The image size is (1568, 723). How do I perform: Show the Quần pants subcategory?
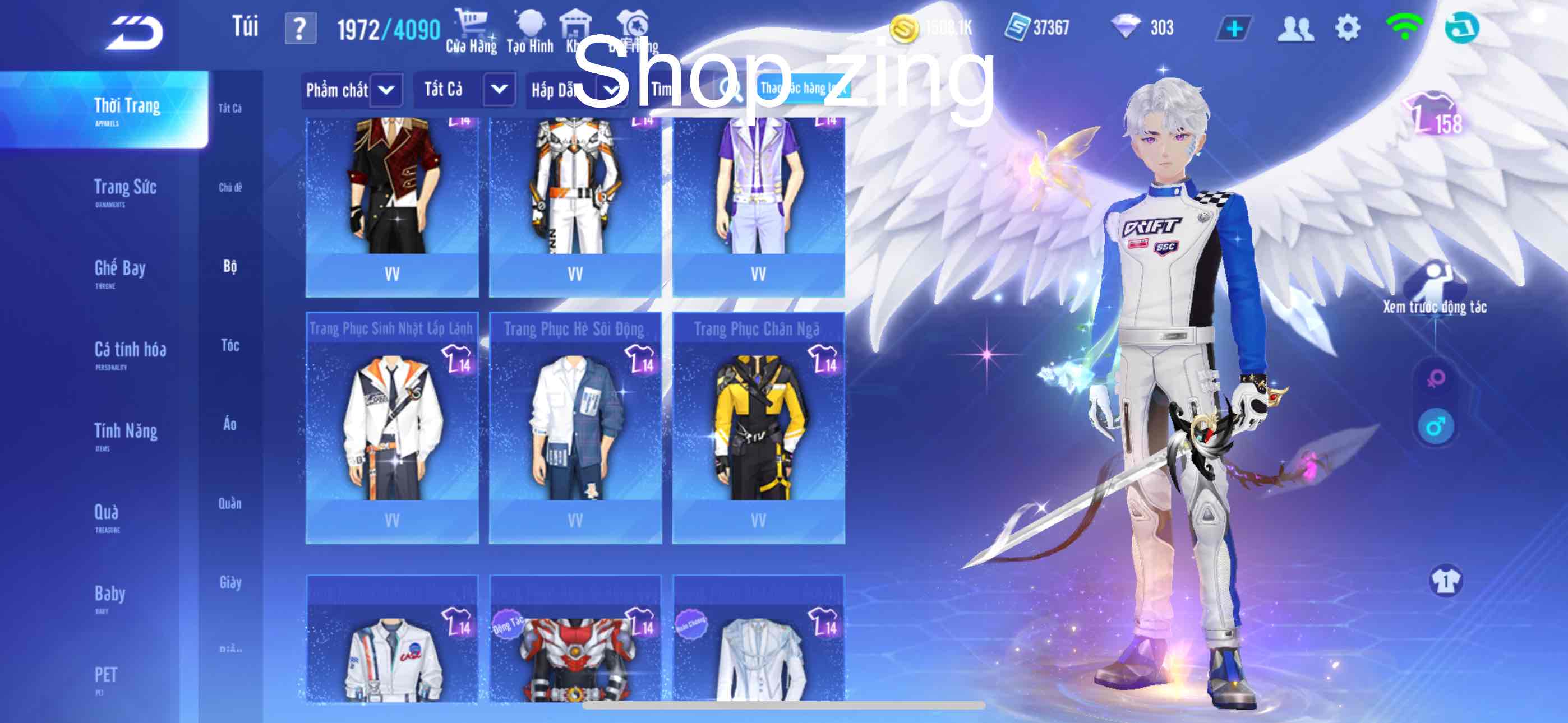pyautogui.click(x=230, y=504)
